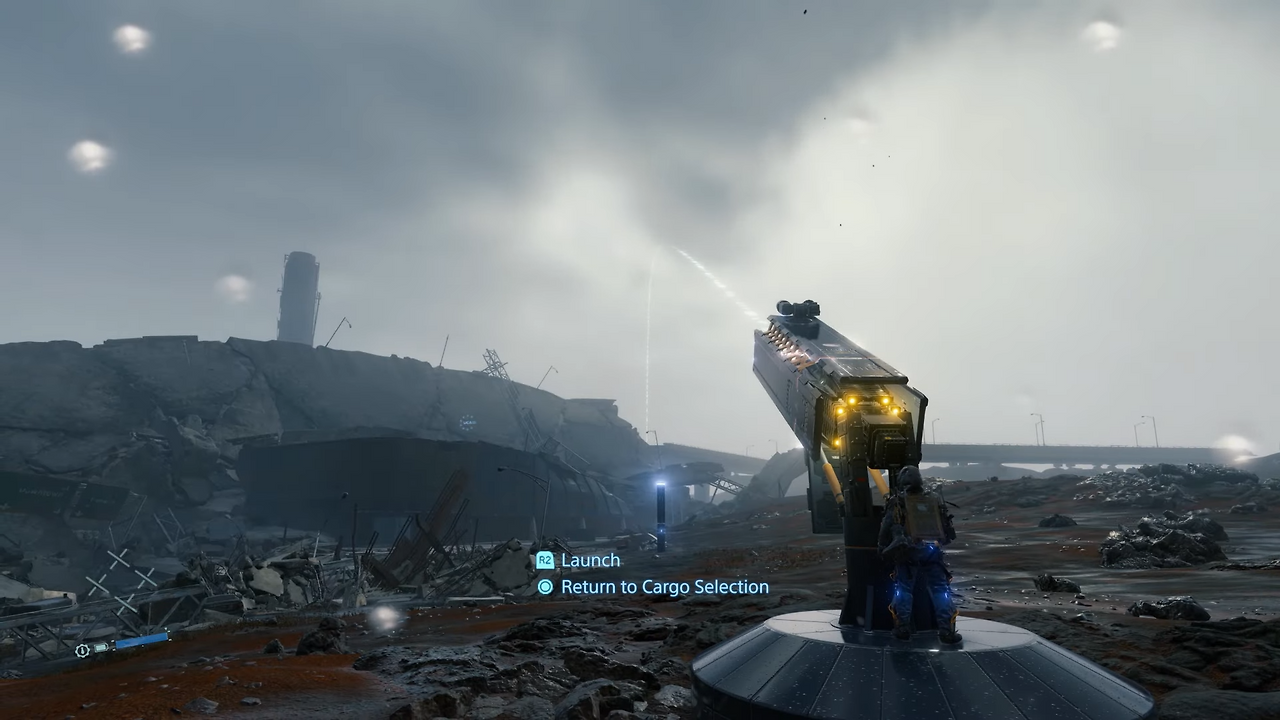Click the UCA star-ring destination marker

[x=467, y=422]
